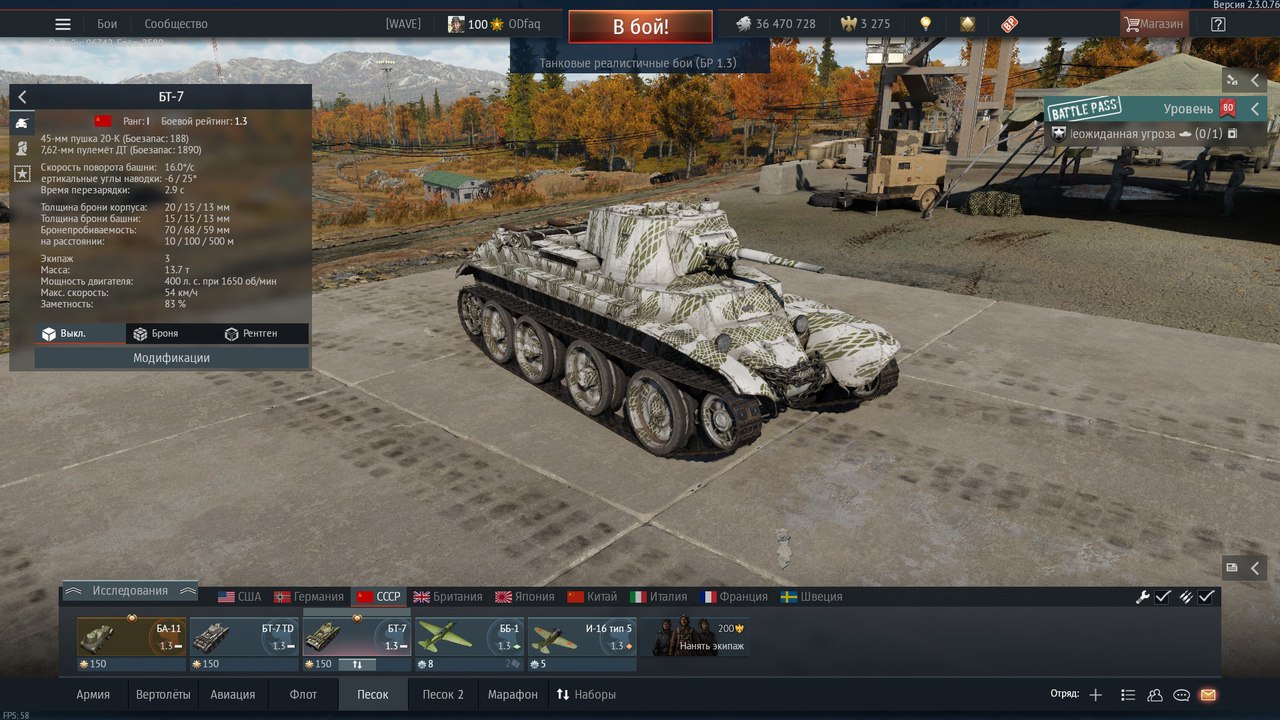Switch to the Песок 2 preset

point(443,695)
